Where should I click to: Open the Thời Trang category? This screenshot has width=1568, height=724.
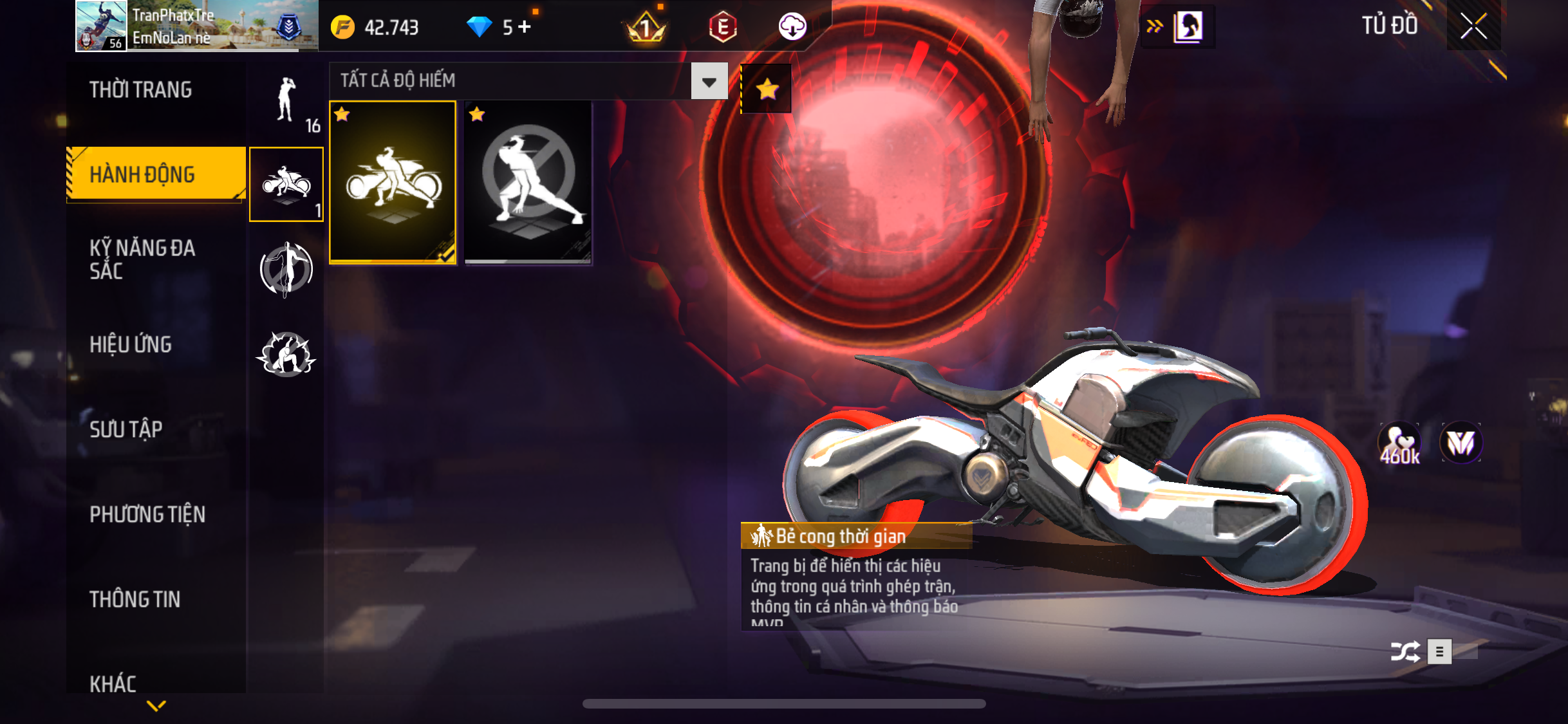(x=140, y=90)
